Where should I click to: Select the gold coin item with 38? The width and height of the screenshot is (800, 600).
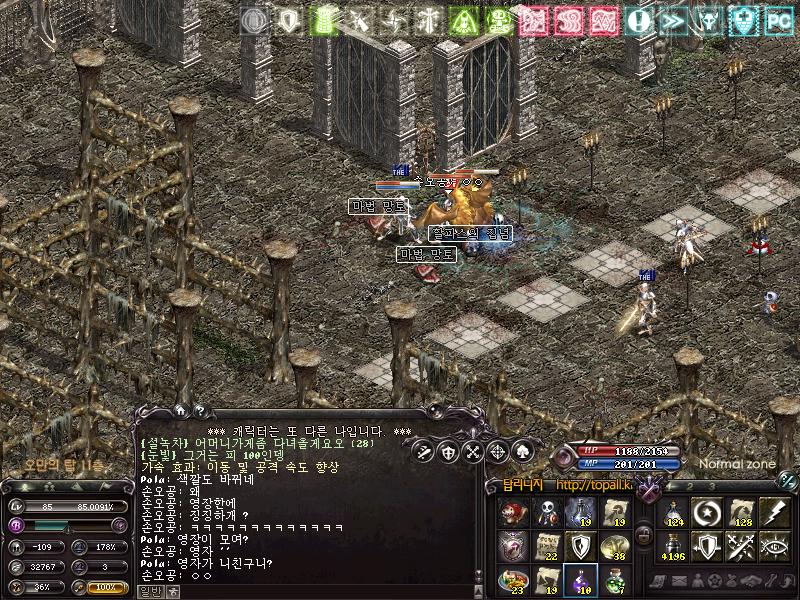coord(614,546)
